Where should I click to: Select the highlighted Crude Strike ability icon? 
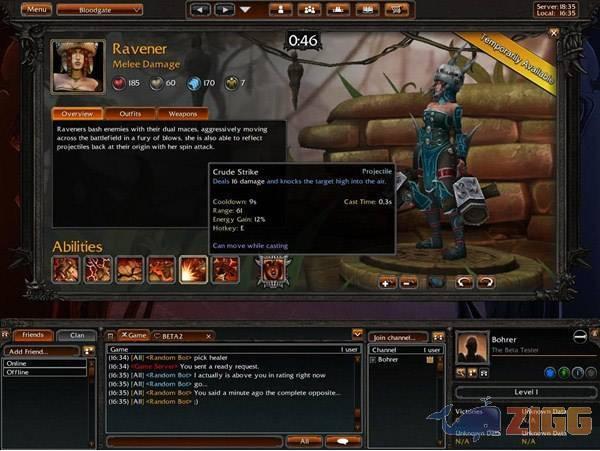(x=193, y=269)
